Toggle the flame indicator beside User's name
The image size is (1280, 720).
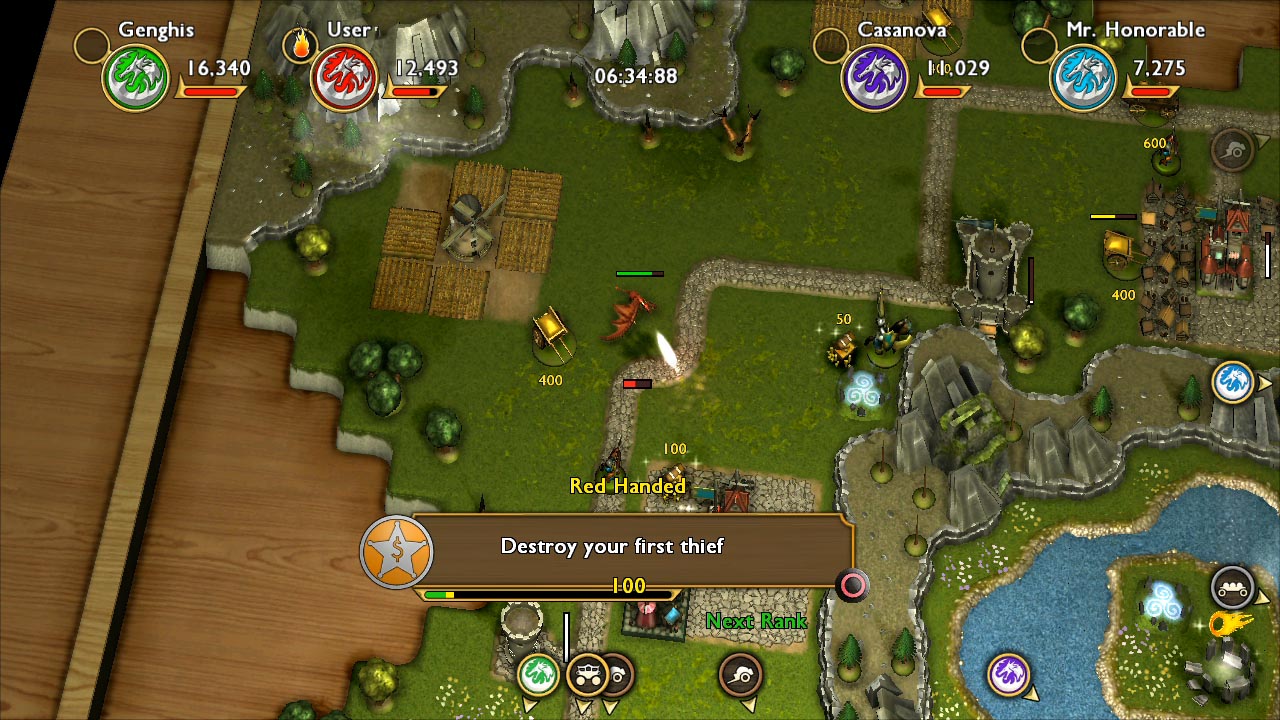click(300, 45)
